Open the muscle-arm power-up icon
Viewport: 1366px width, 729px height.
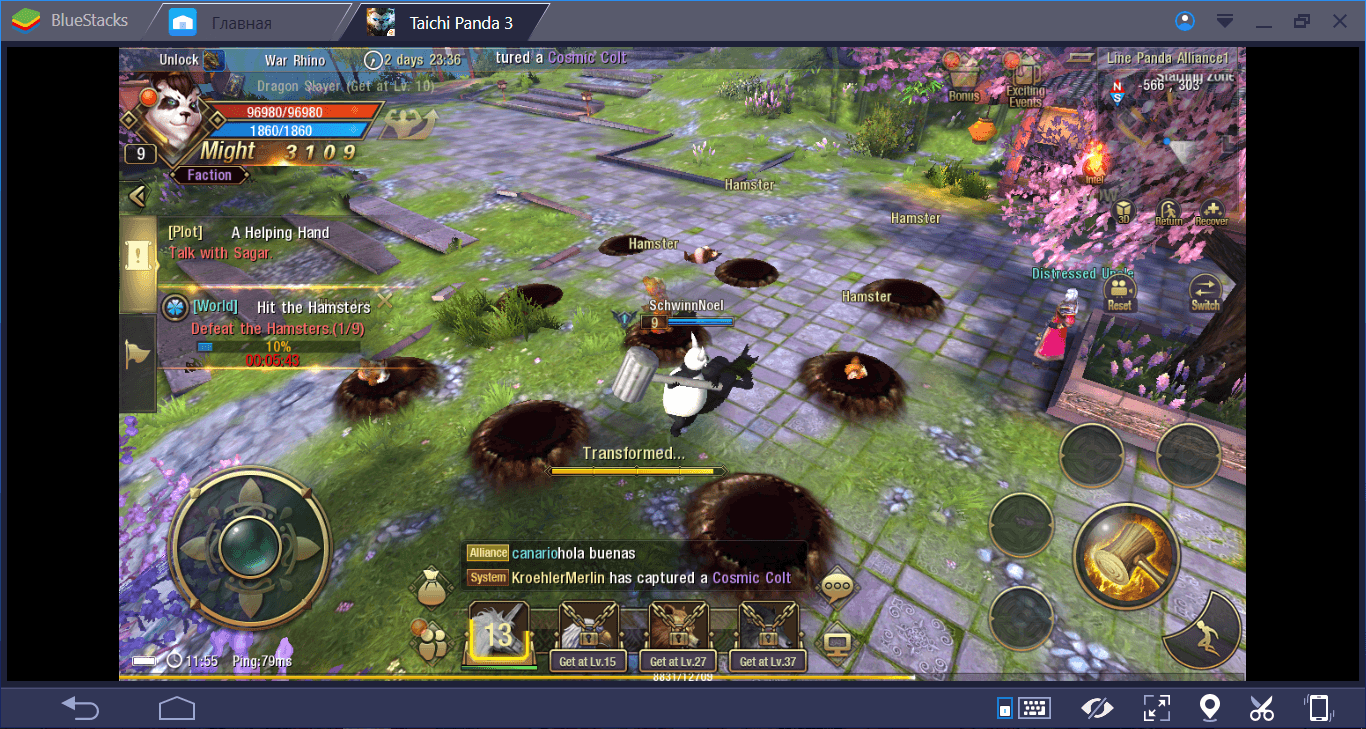pyautogui.click(x=410, y=123)
